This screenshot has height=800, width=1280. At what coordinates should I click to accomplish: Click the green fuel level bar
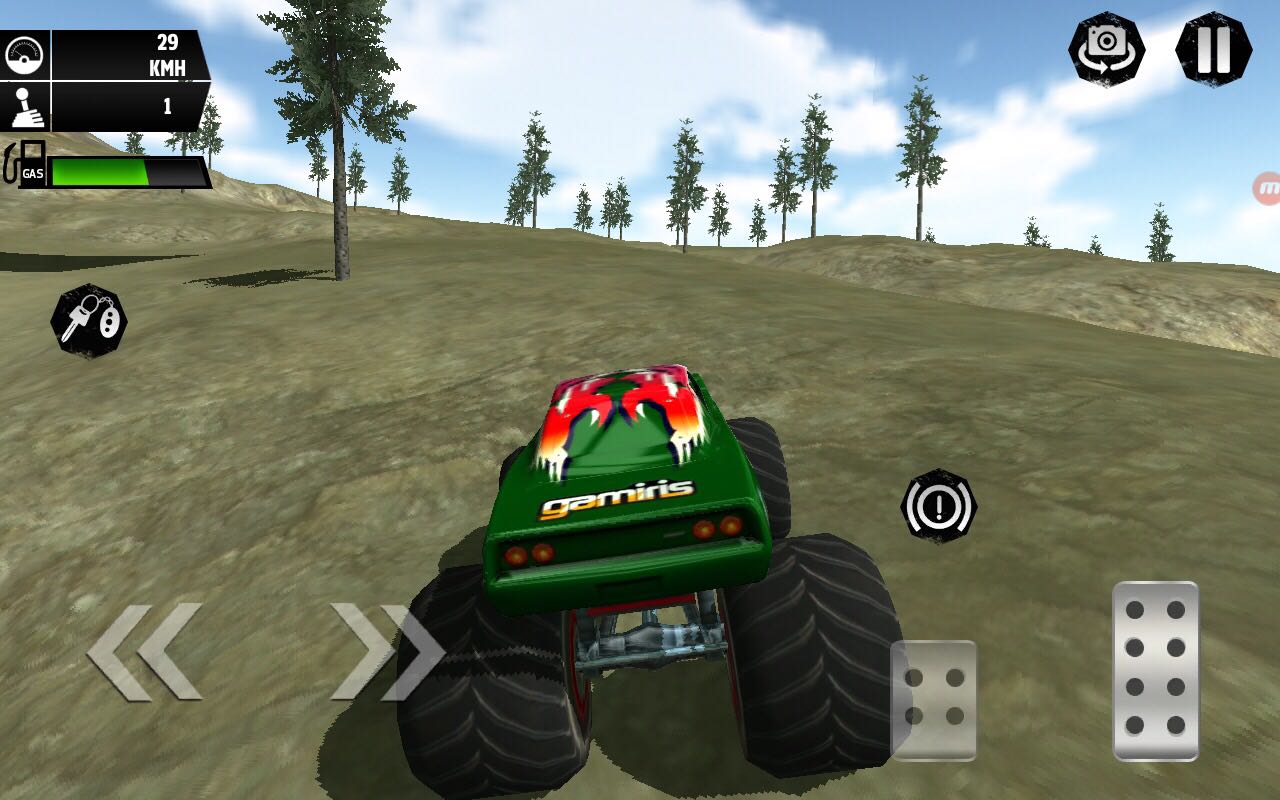100,170
